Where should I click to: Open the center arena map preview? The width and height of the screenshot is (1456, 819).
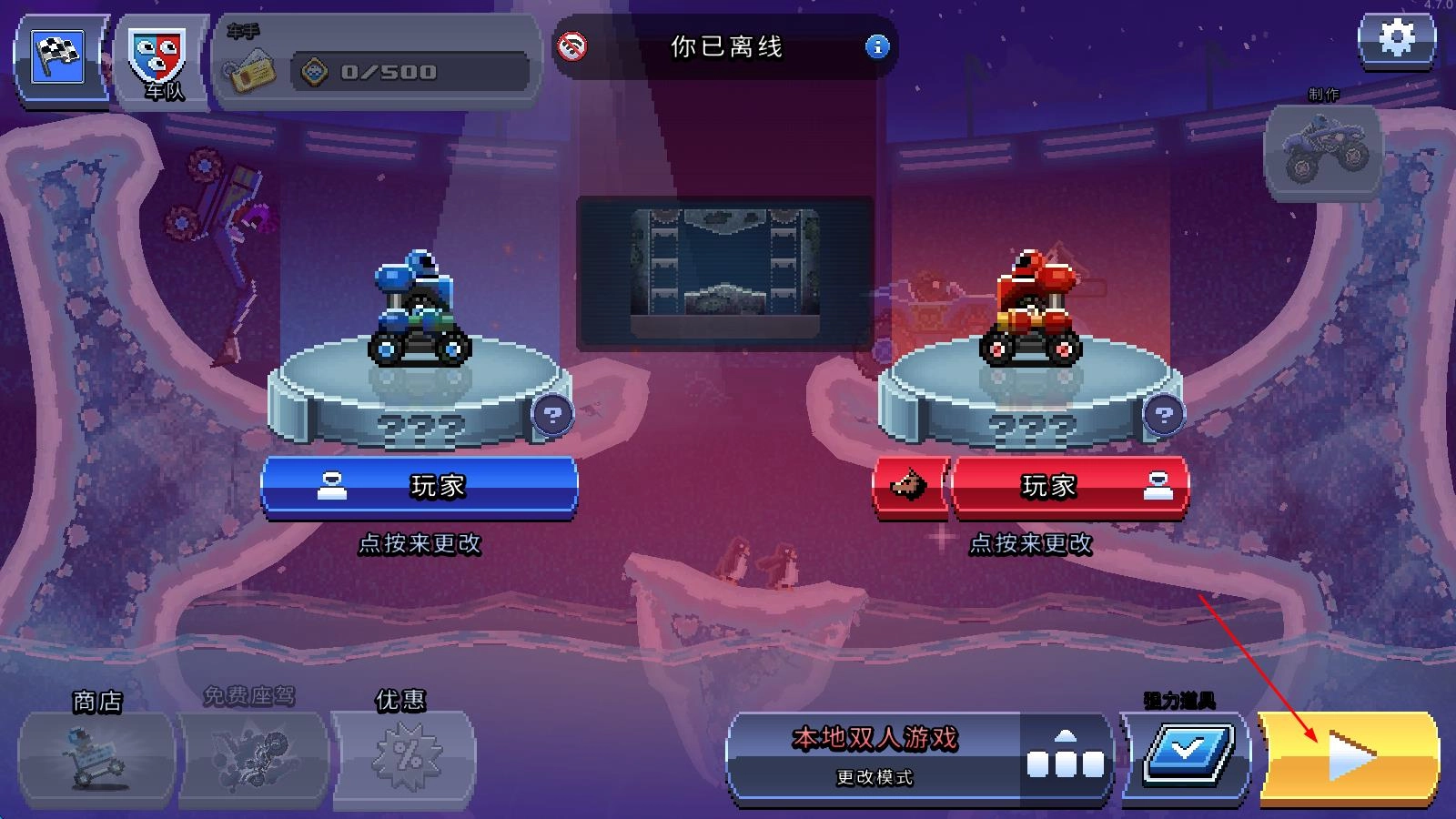[725, 271]
